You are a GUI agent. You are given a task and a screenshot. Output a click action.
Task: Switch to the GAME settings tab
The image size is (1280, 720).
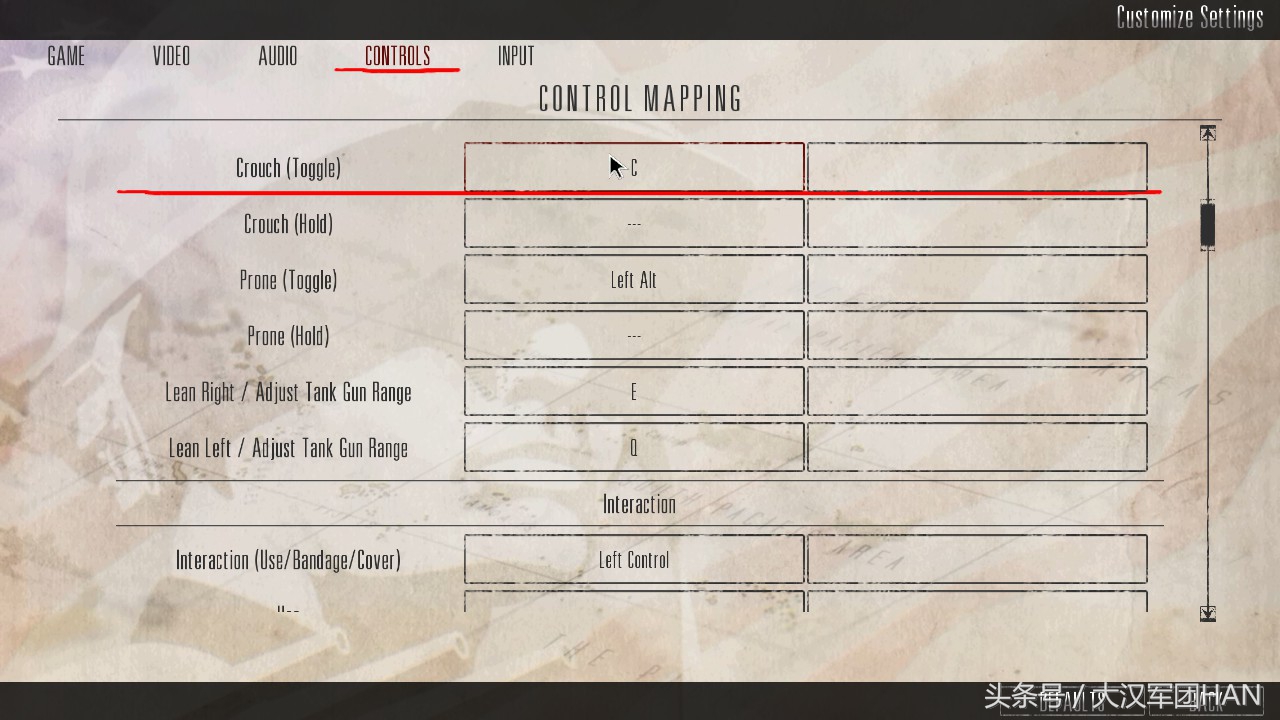[x=66, y=56]
